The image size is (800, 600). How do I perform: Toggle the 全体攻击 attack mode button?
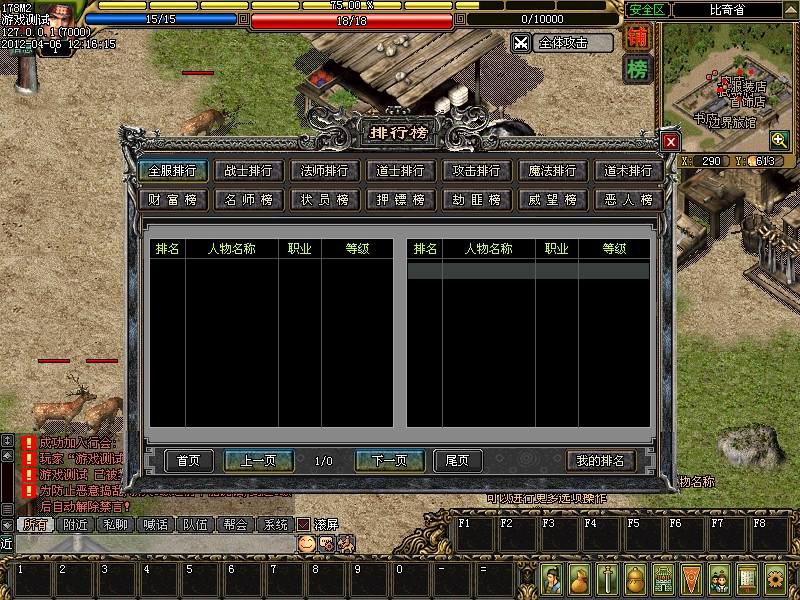click(562, 43)
